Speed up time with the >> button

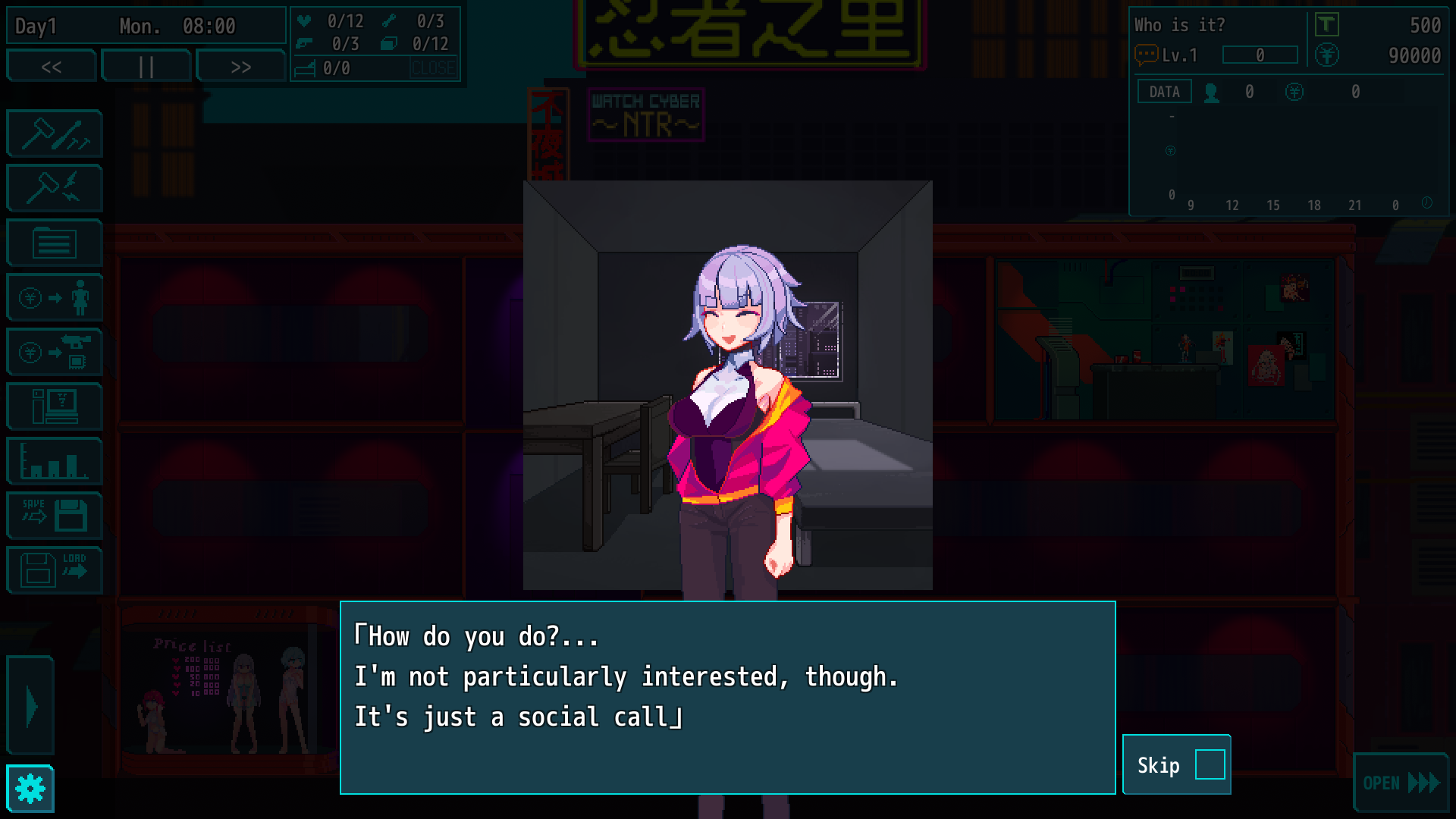point(240,67)
